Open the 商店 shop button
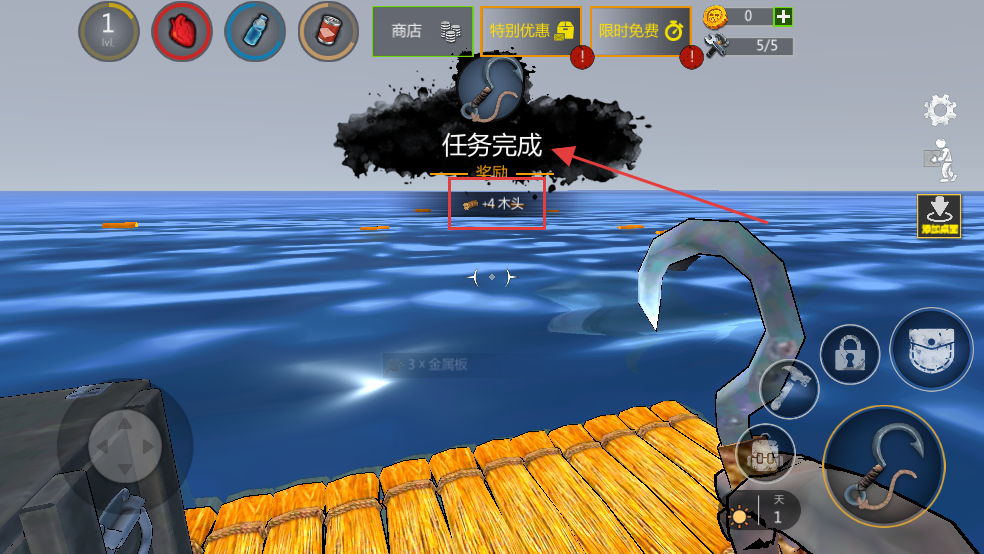Image resolution: width=984 pixels, height=554 pixels. [422, 31]
